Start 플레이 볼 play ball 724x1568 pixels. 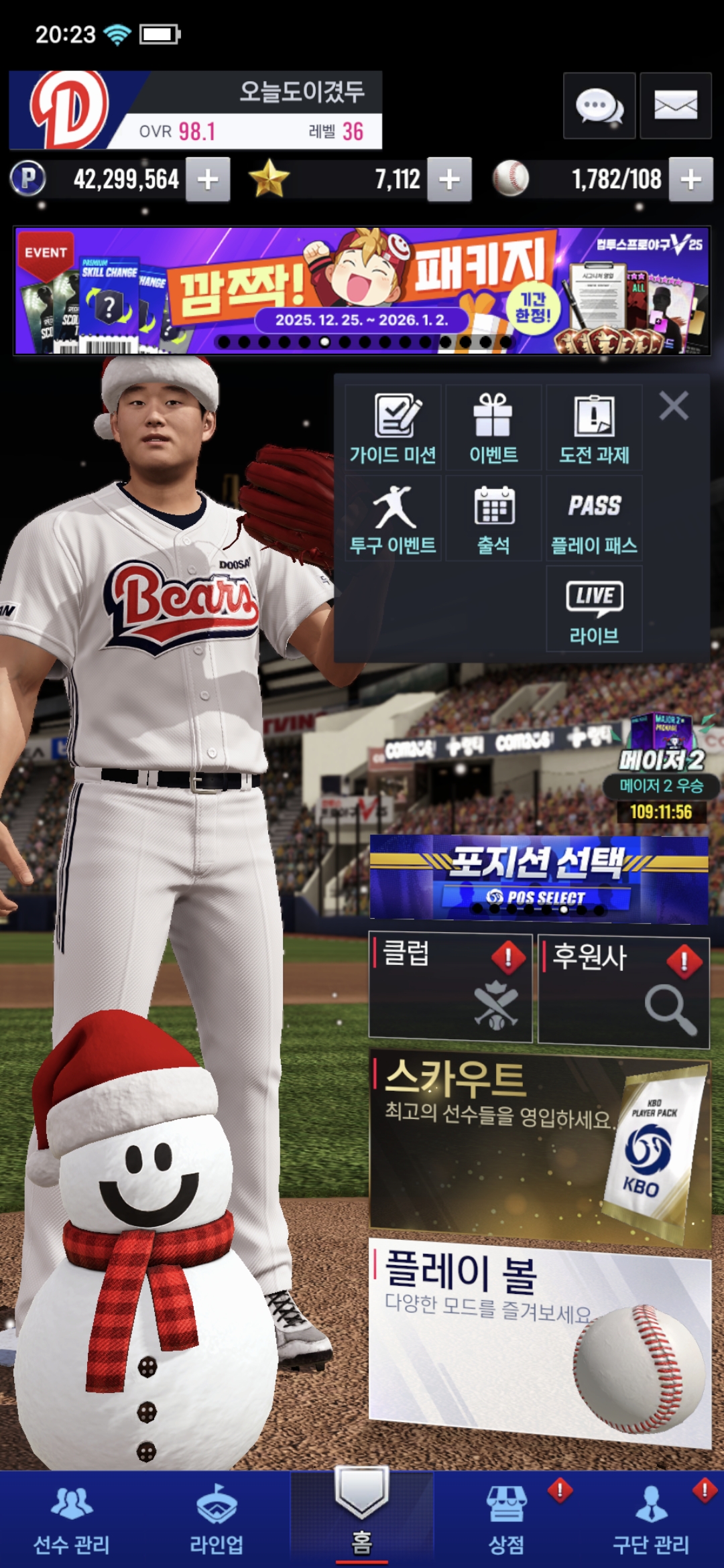pos(539,1340)
